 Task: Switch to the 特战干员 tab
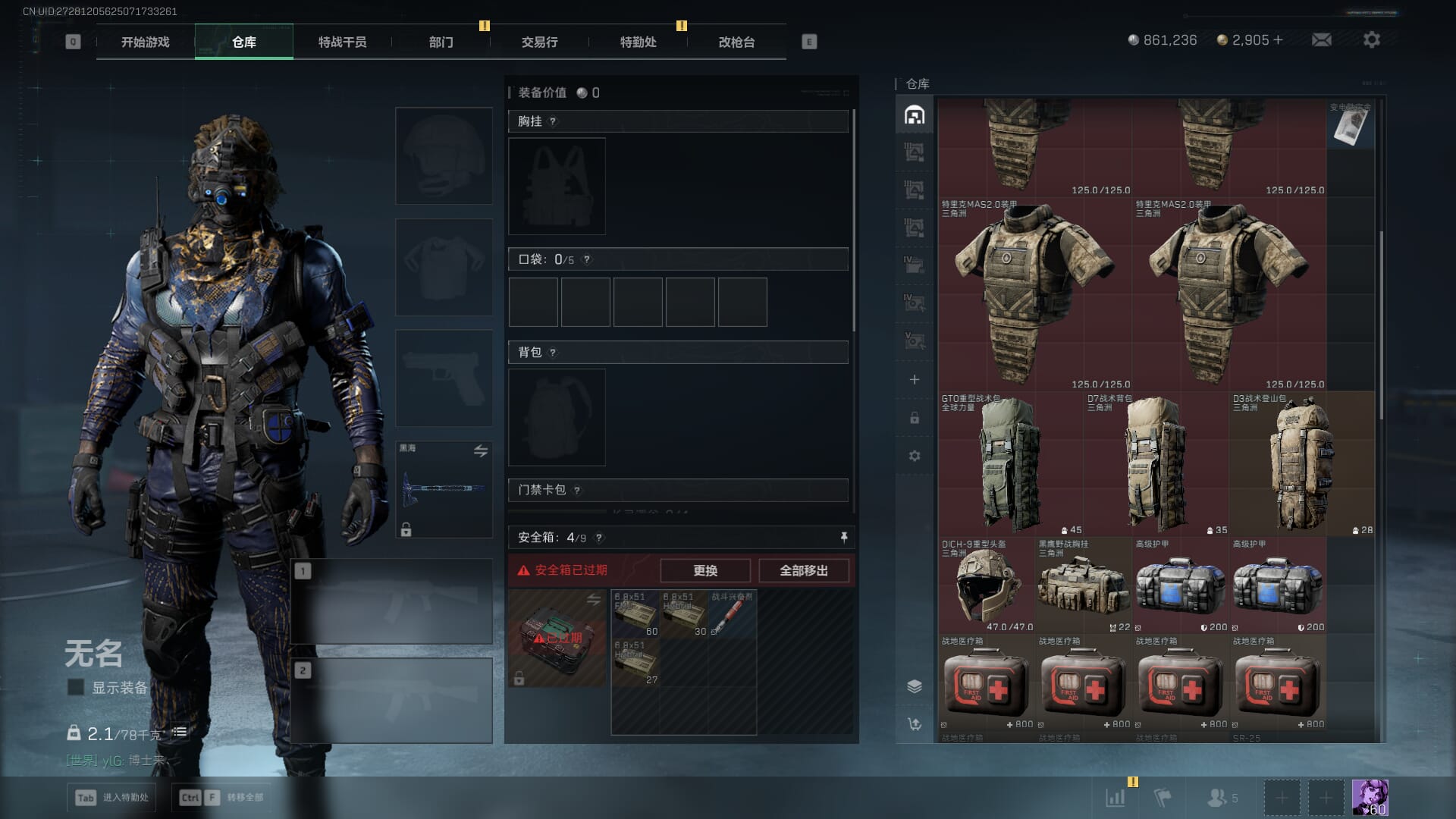pyautogui.click(x=342, y=42)
